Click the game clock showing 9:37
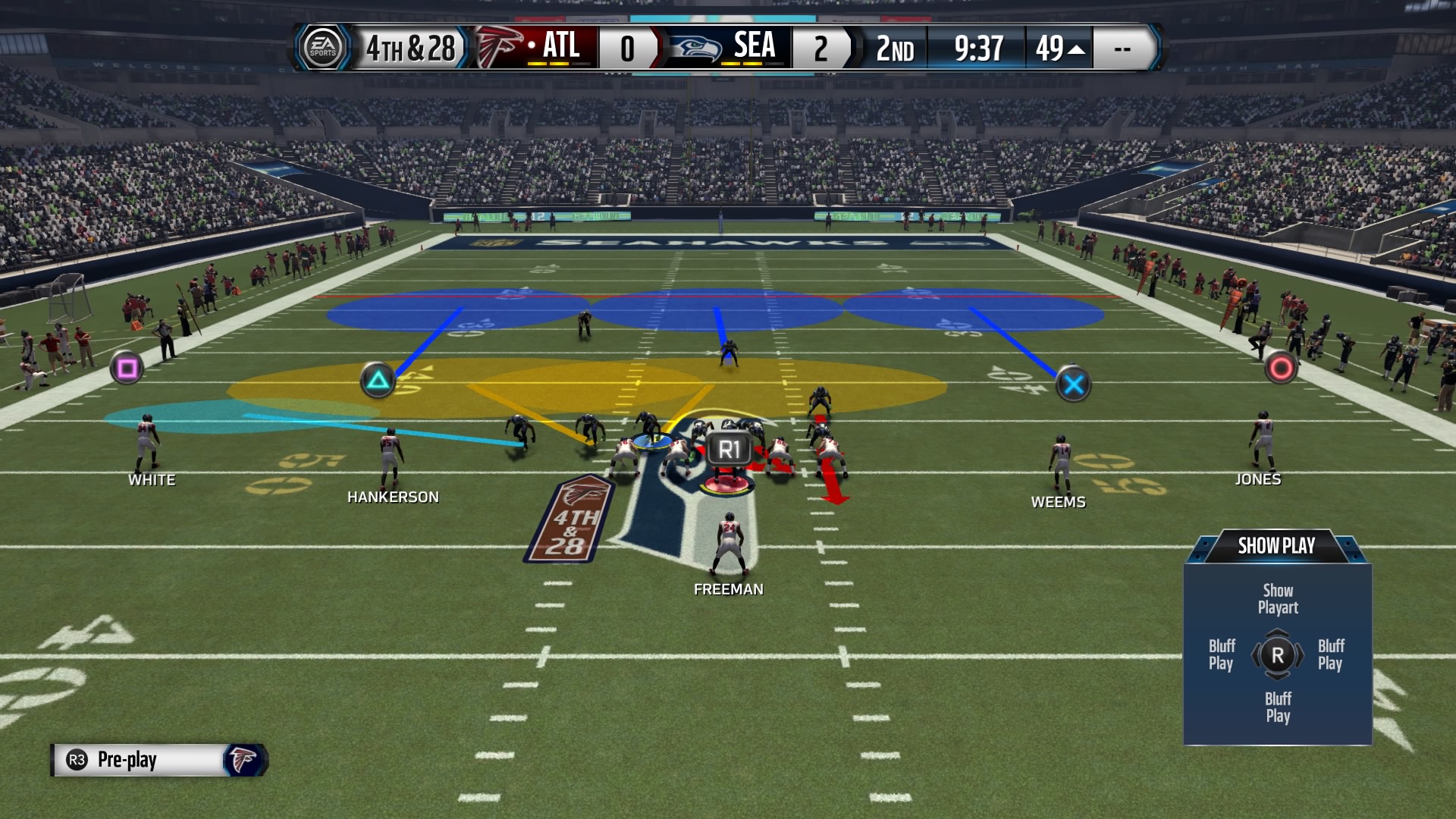 977,47
